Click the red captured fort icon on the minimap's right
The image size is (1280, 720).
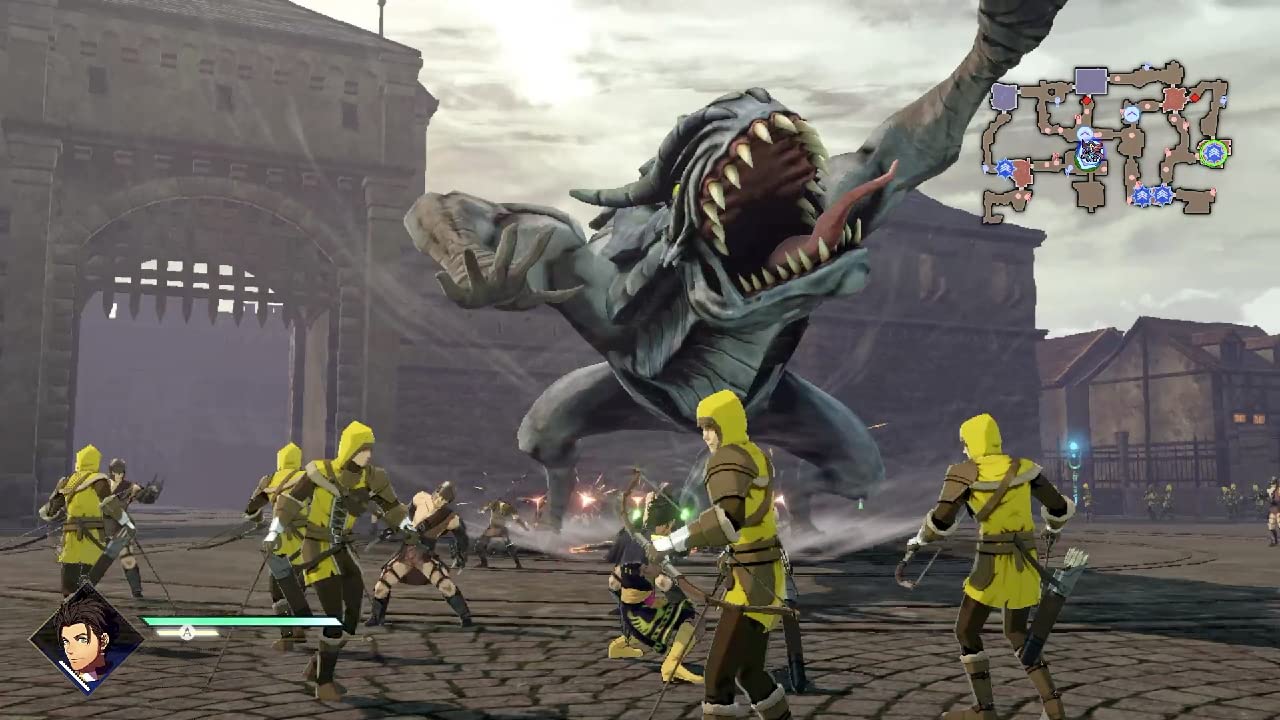pos(1172,99)
